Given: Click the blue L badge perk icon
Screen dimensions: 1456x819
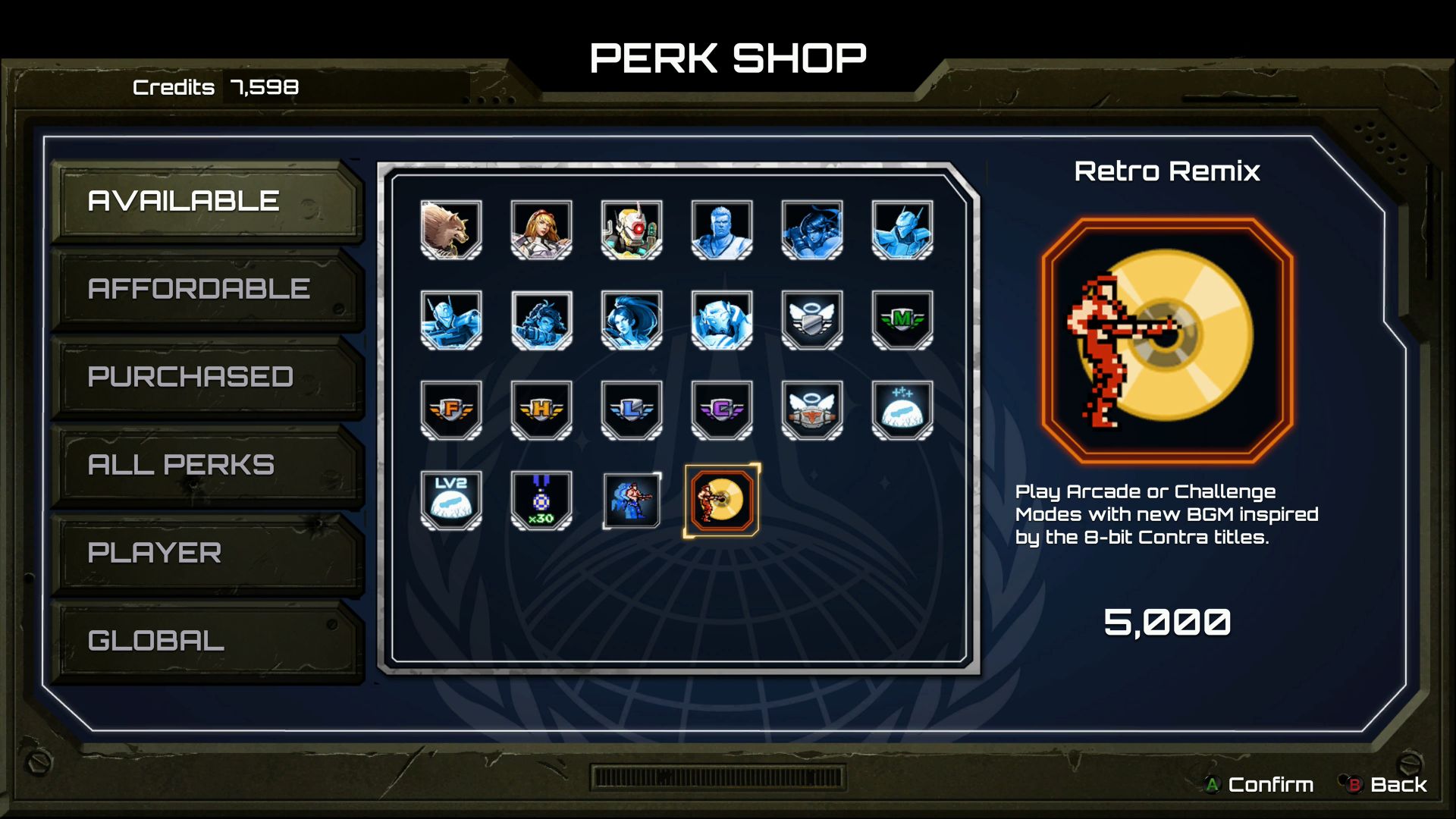Looking at the screenshot, I should coord(631,411).
